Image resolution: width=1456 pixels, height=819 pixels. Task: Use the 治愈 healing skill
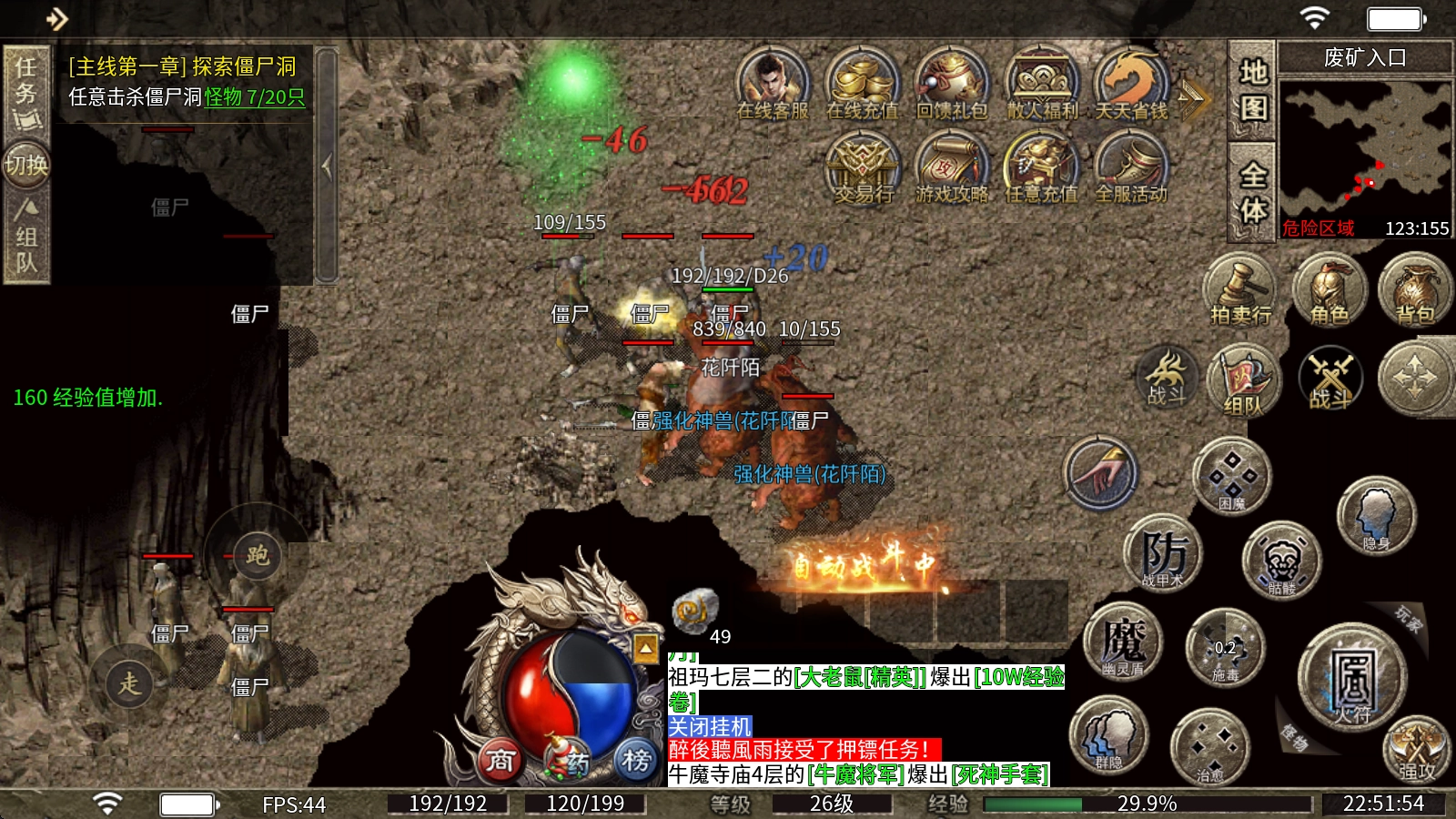point(1209,746)
